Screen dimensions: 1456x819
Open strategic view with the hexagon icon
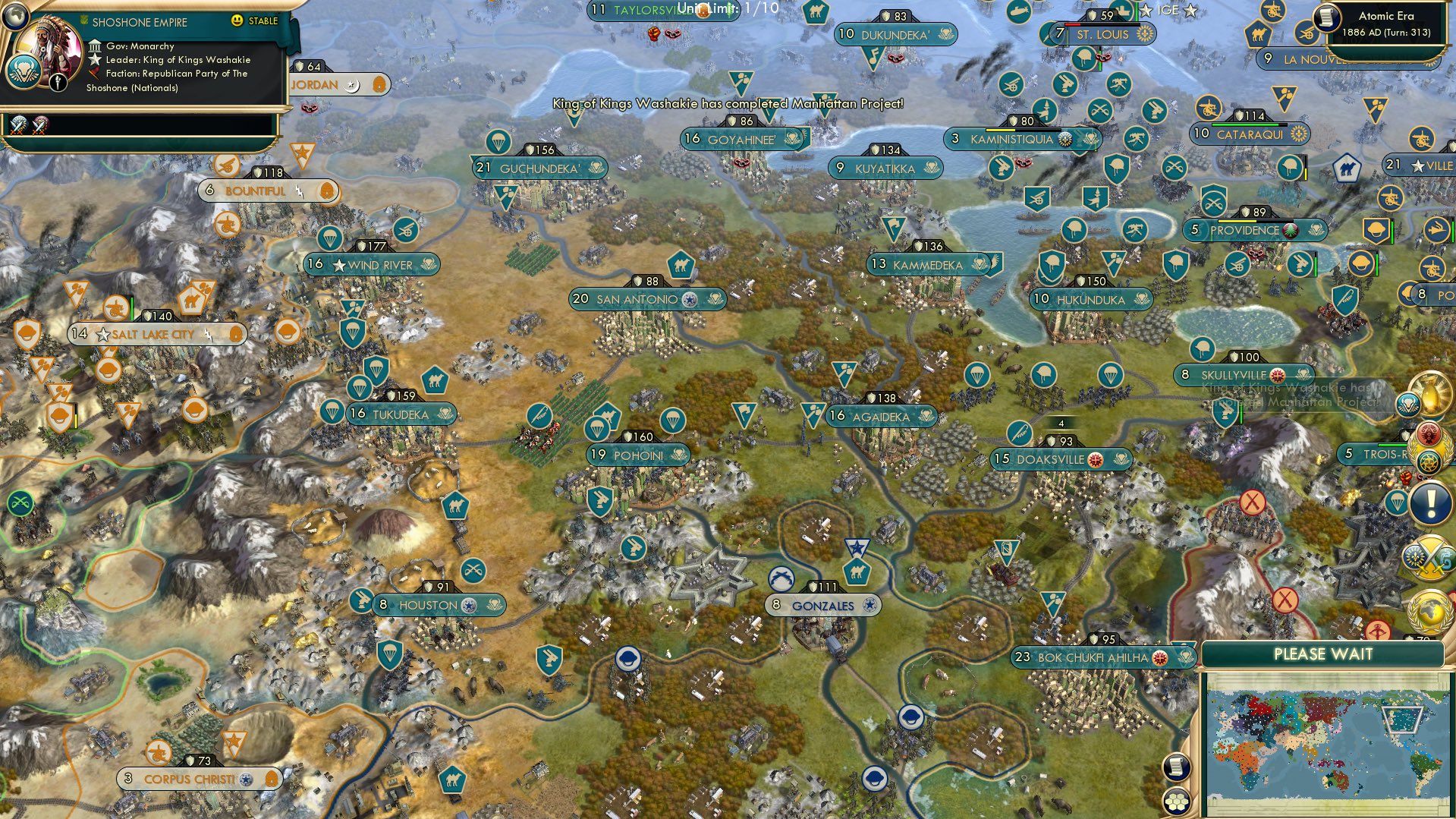[1177, 802]
